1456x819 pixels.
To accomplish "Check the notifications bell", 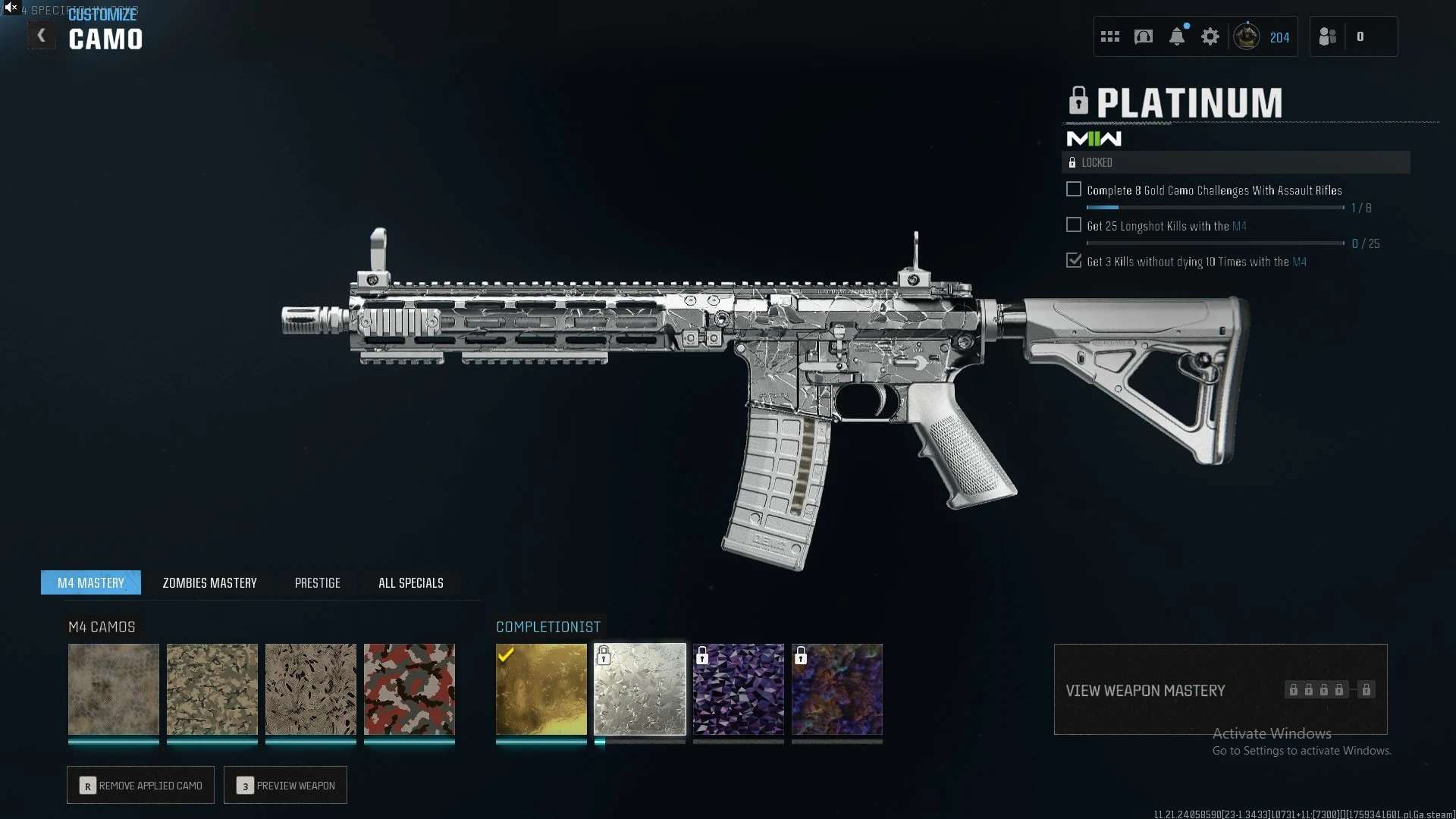I will pos(1177,36).
